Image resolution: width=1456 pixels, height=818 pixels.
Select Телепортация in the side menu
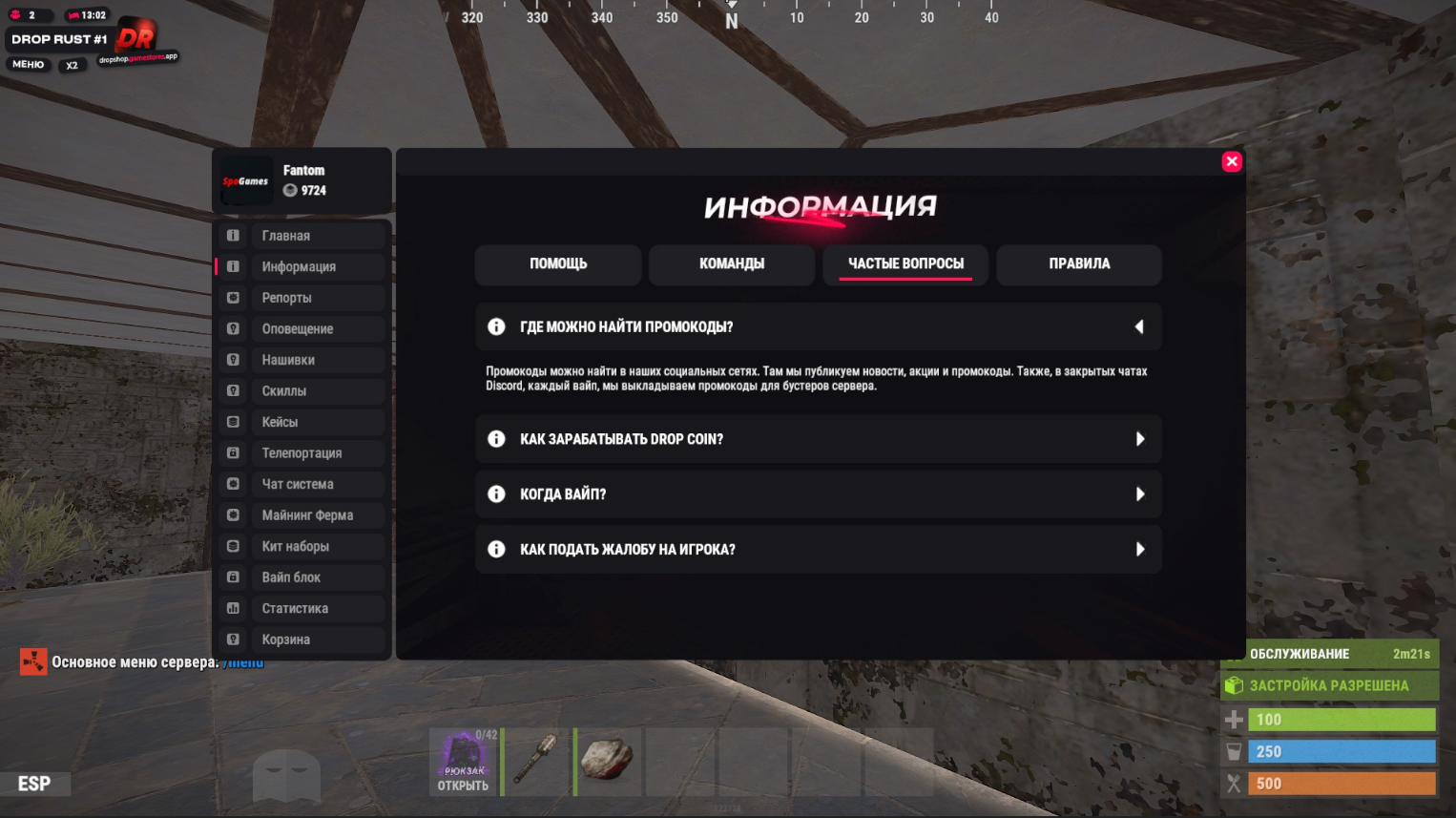[302, 453]
